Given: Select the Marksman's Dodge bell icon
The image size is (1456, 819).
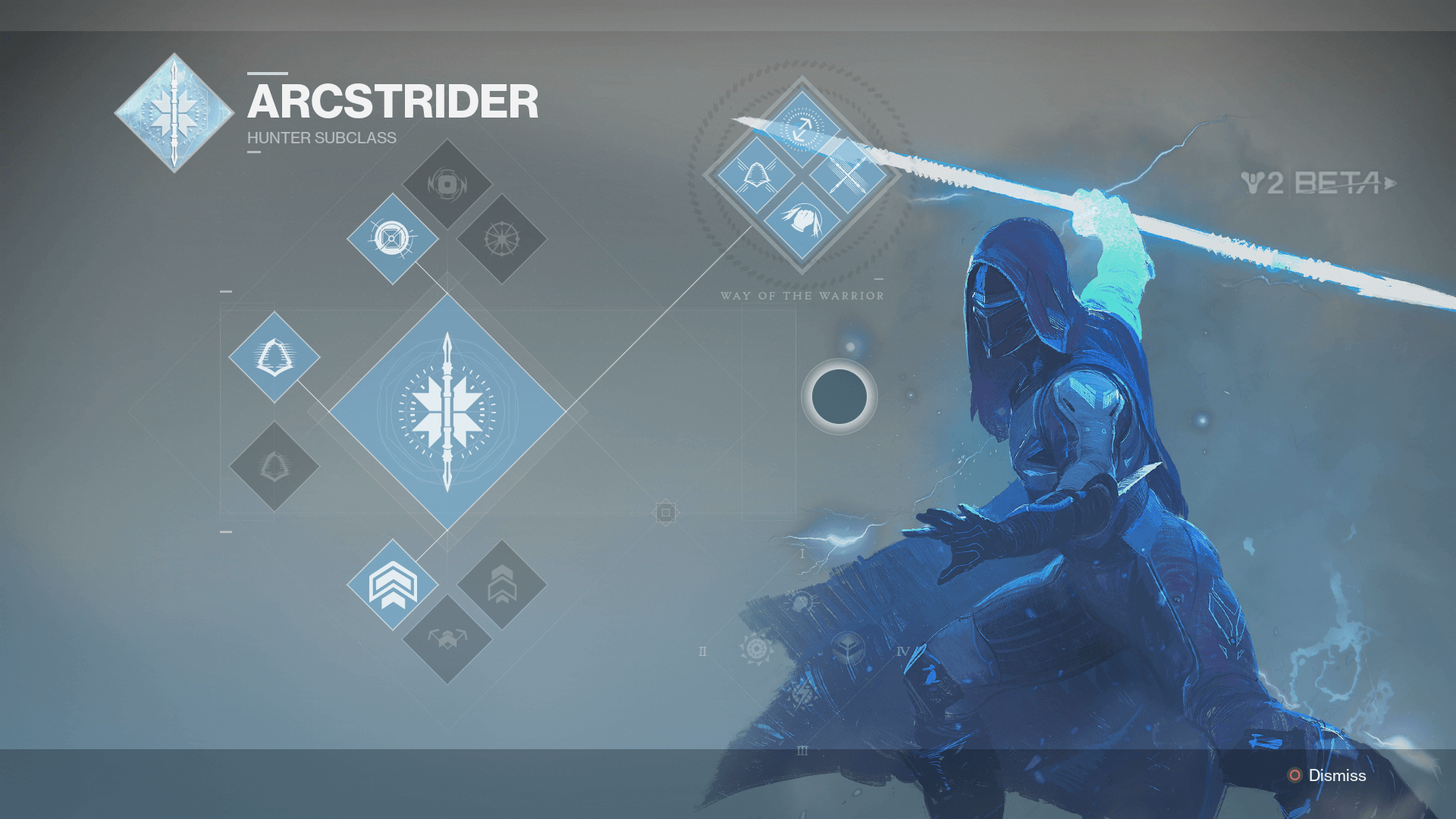Looking at the screenshot, I should (275, 356).
